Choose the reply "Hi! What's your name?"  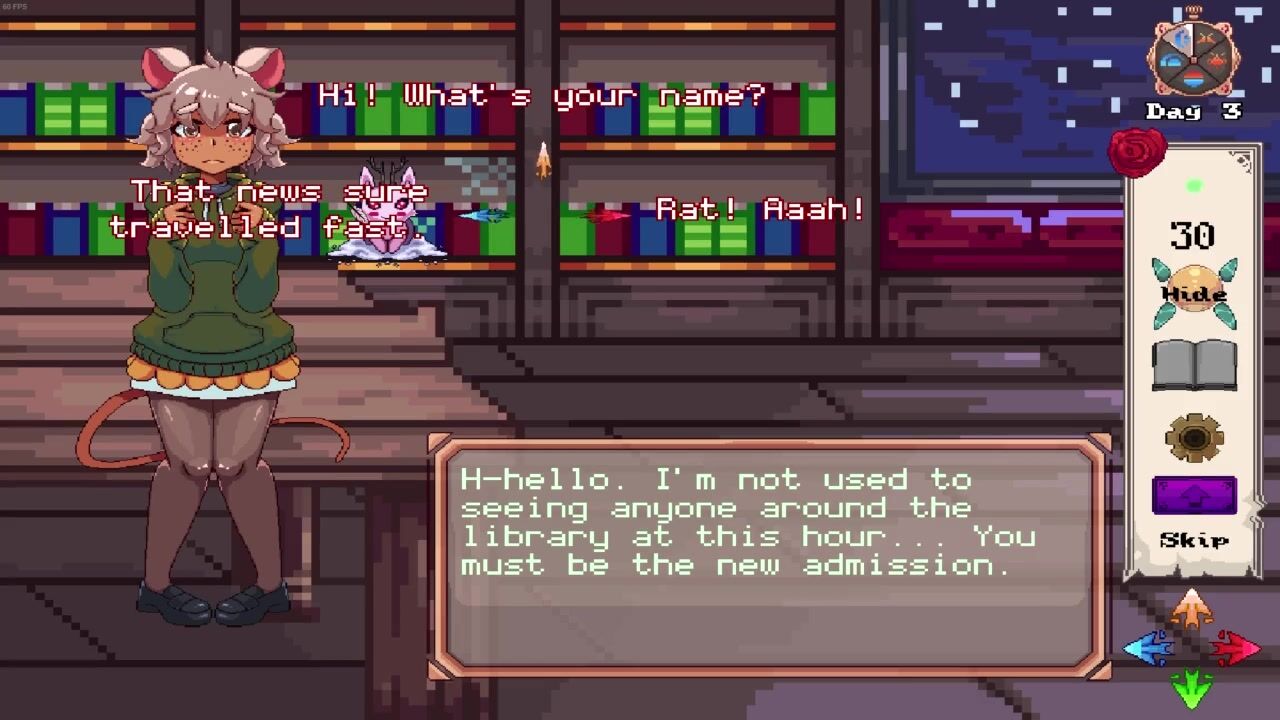point(542,96)
